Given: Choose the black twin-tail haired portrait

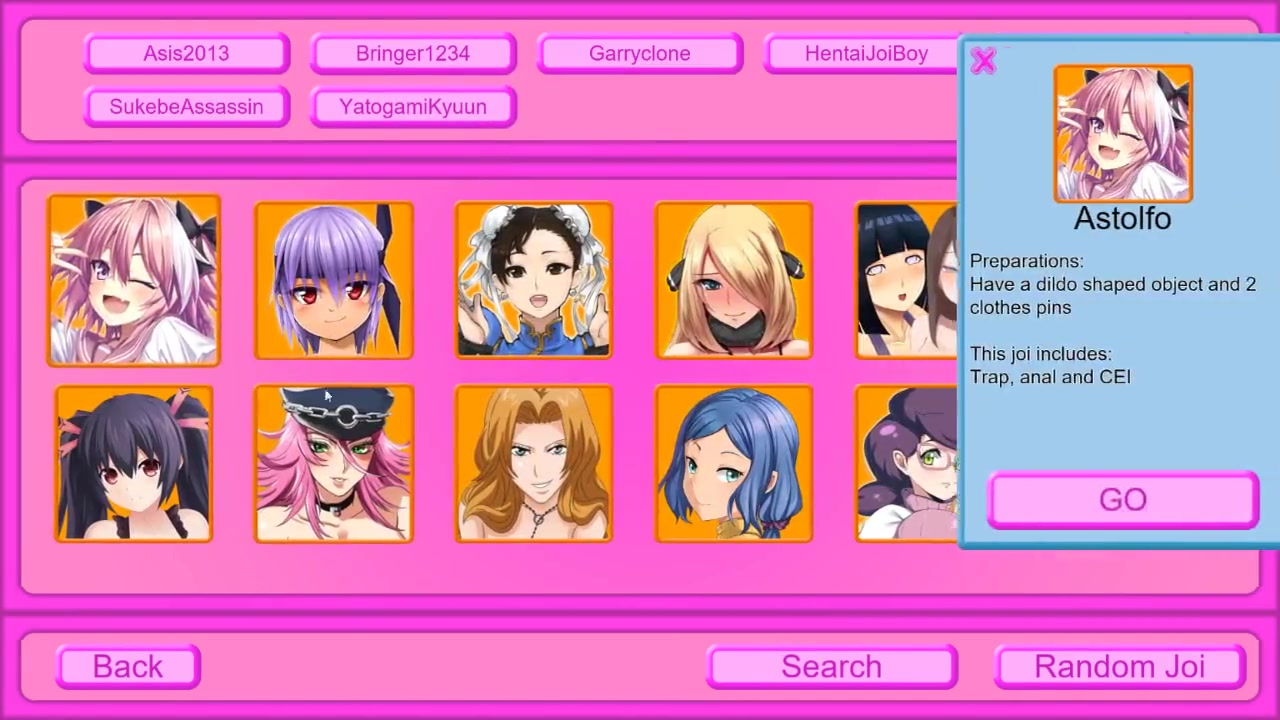Looking at the screenshot, I should pyautogui.click(x=134, y=464).
